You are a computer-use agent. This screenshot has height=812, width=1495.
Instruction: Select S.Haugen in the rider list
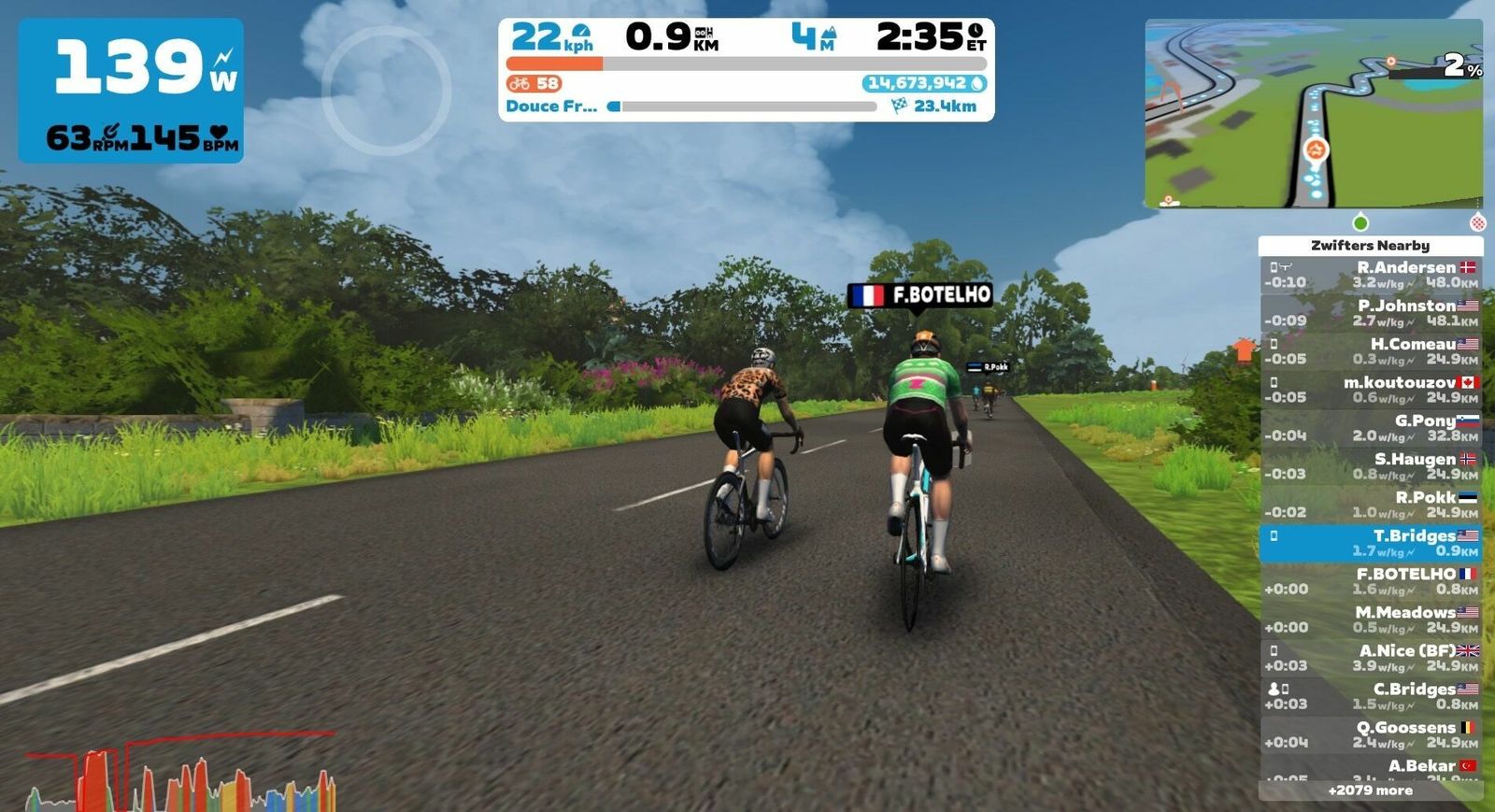[1370, 466]
